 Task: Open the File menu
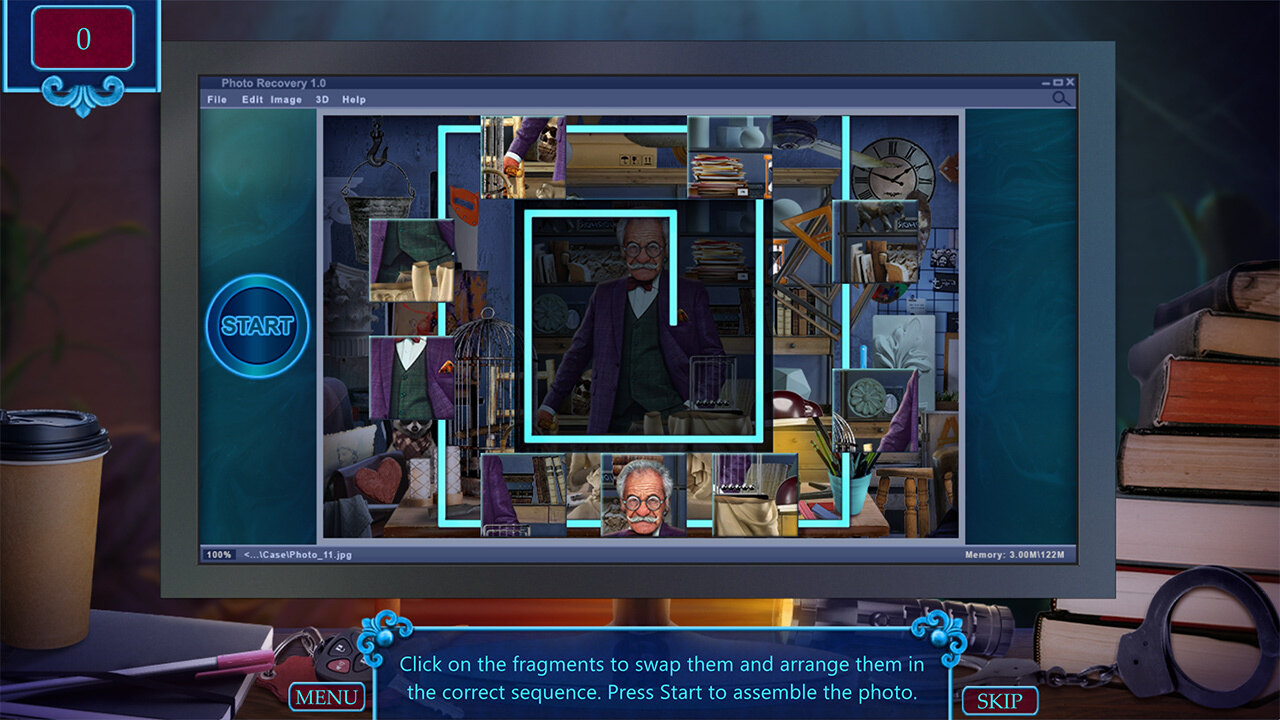(x=217, y=100)
